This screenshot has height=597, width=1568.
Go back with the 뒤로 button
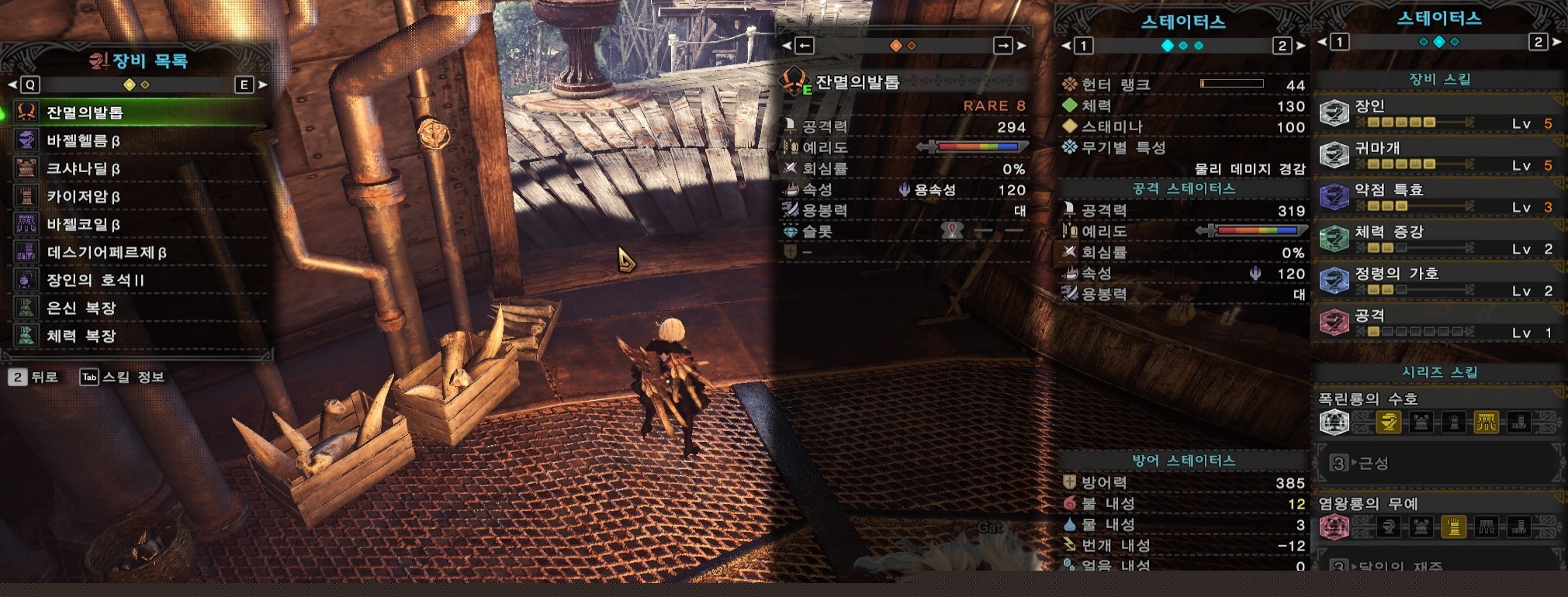[x=35, y=377]
